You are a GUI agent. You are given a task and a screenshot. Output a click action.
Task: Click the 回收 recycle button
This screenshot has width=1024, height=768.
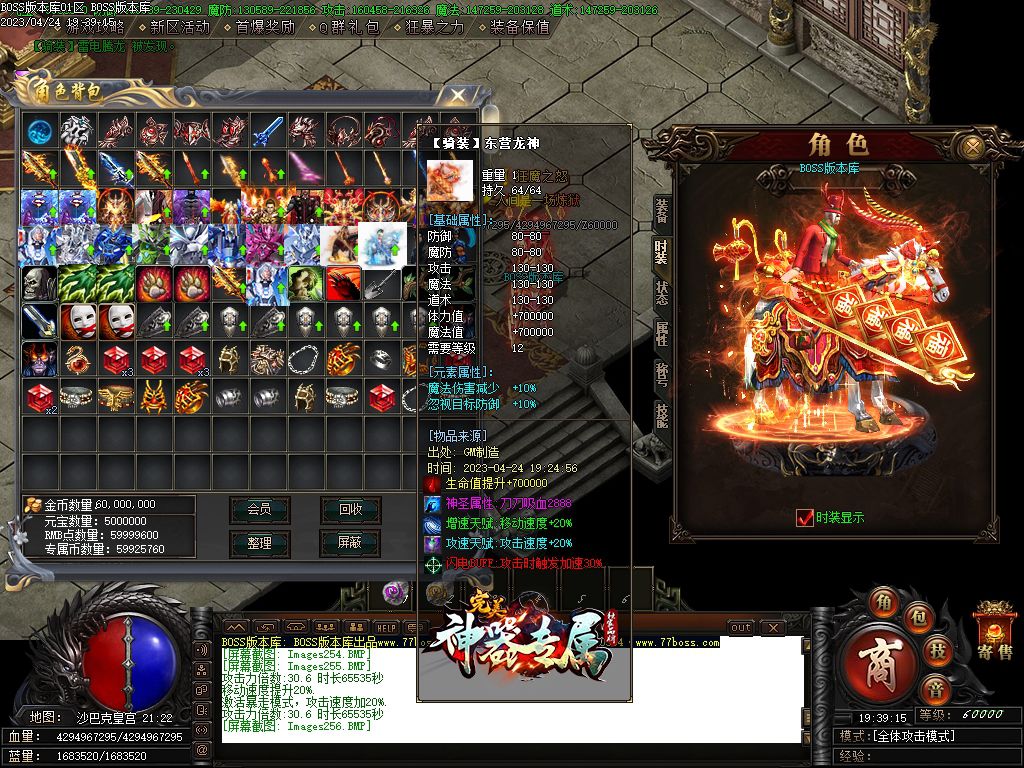[350, 509]
